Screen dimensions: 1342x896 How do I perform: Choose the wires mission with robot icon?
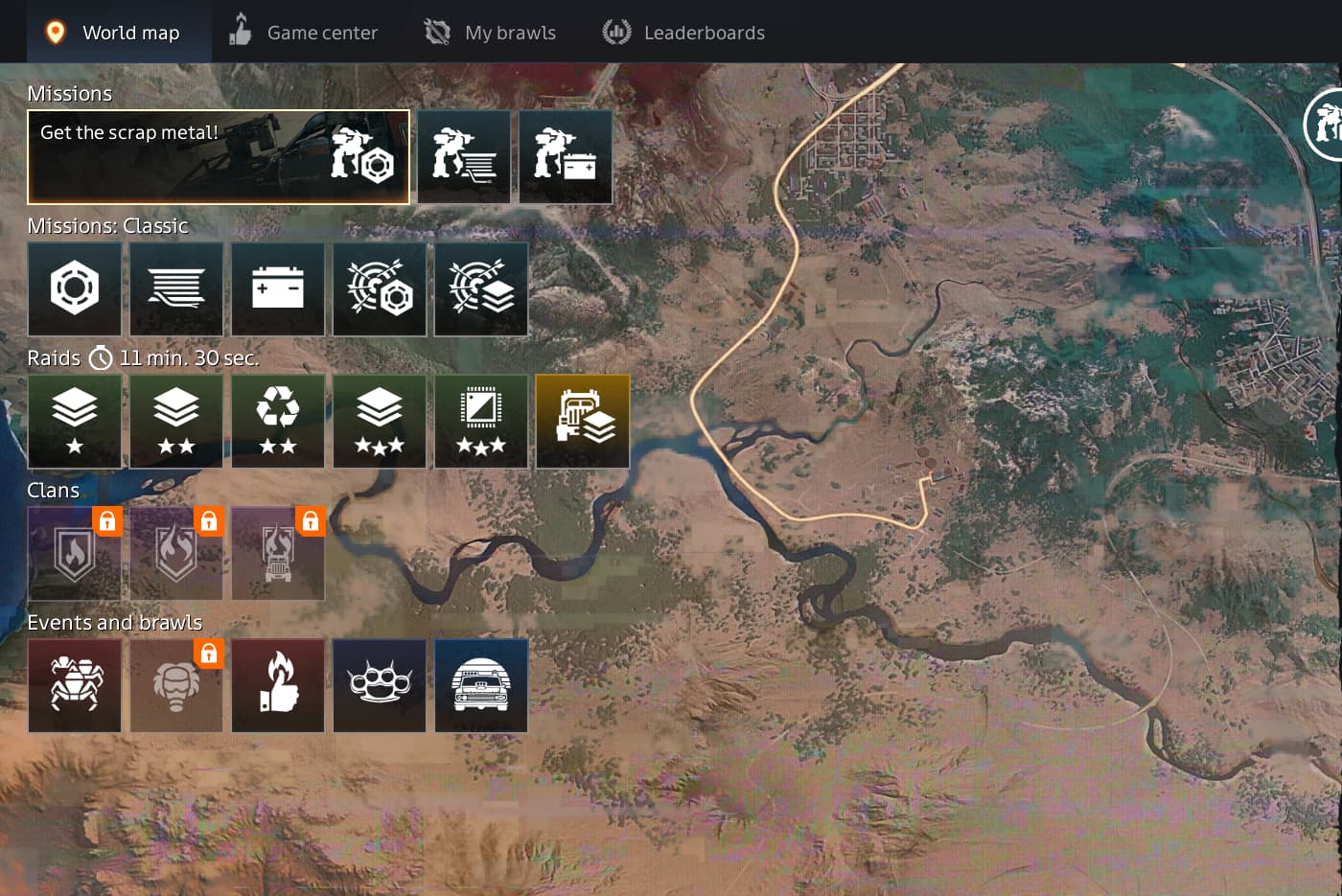[464, 157]
